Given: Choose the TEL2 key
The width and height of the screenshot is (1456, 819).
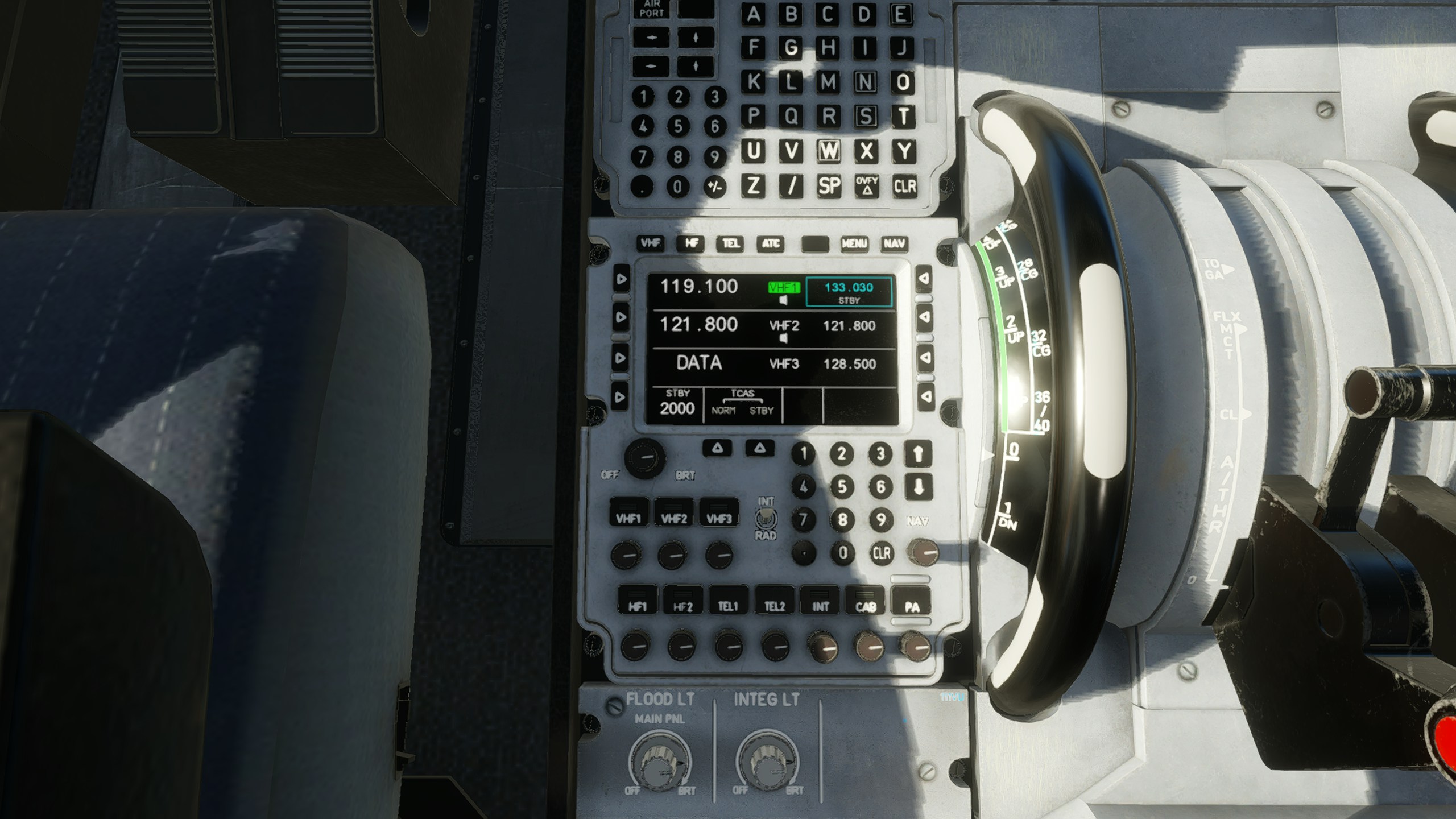Looking at the screenshot, I should coord(775,602).
